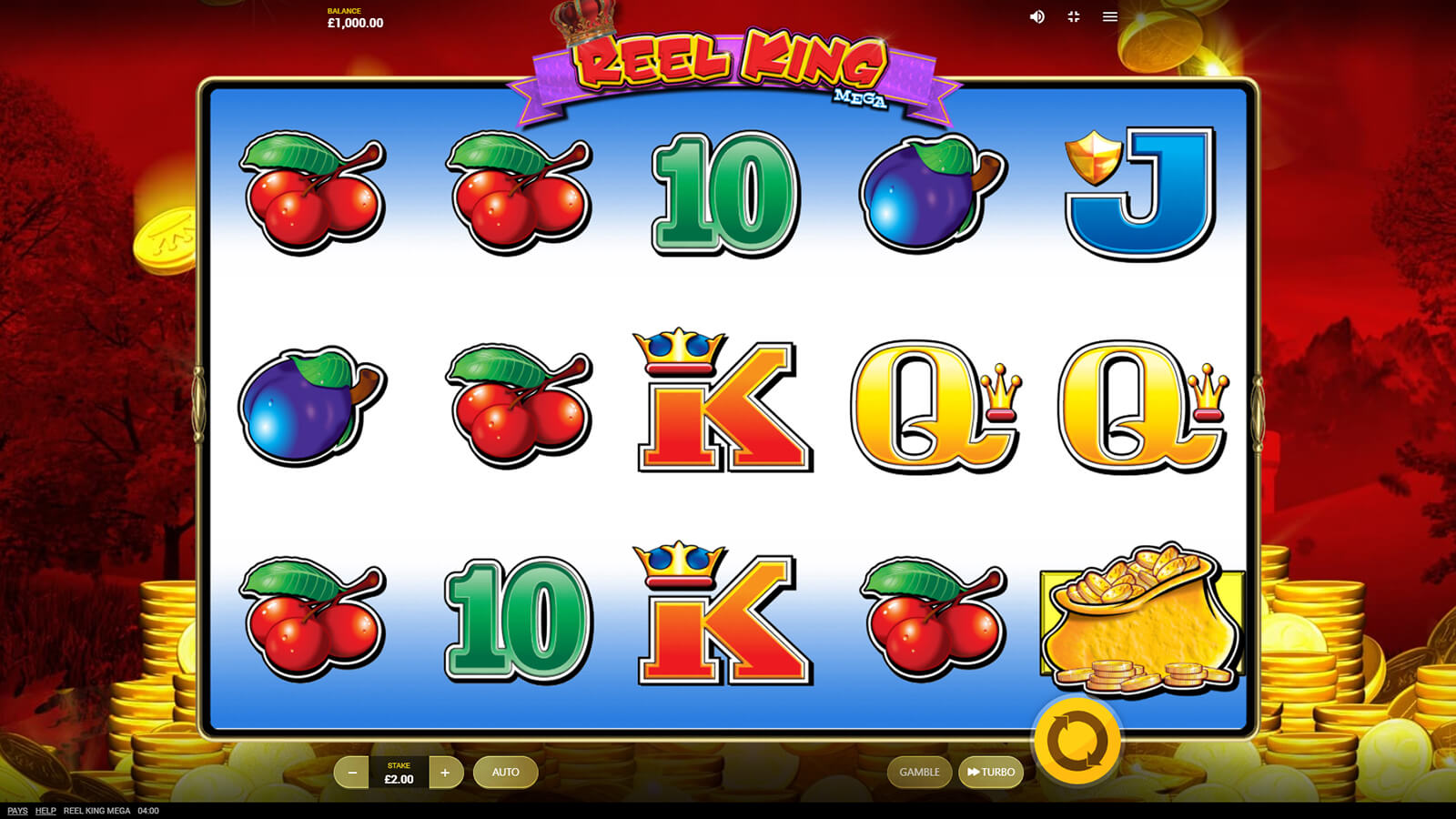This screenshot has width=1456, height=819.
Task: Exit fullscreen using the arrows icon
Action: point(1074,17)
